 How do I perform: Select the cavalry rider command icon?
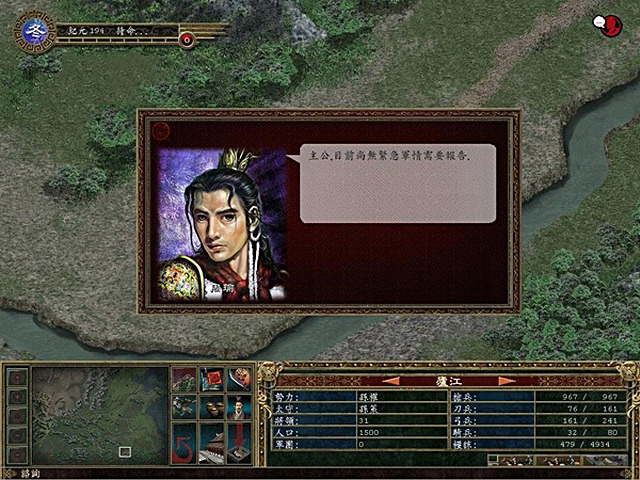pos(184,408)
